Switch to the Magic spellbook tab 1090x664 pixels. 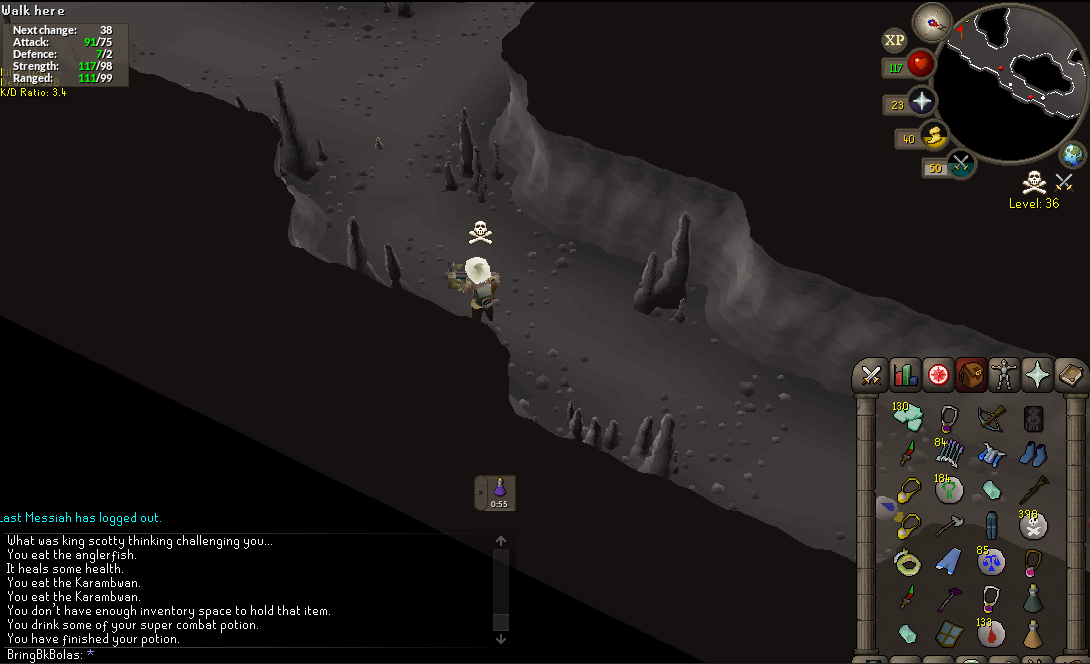click(x=1071, y=375)
